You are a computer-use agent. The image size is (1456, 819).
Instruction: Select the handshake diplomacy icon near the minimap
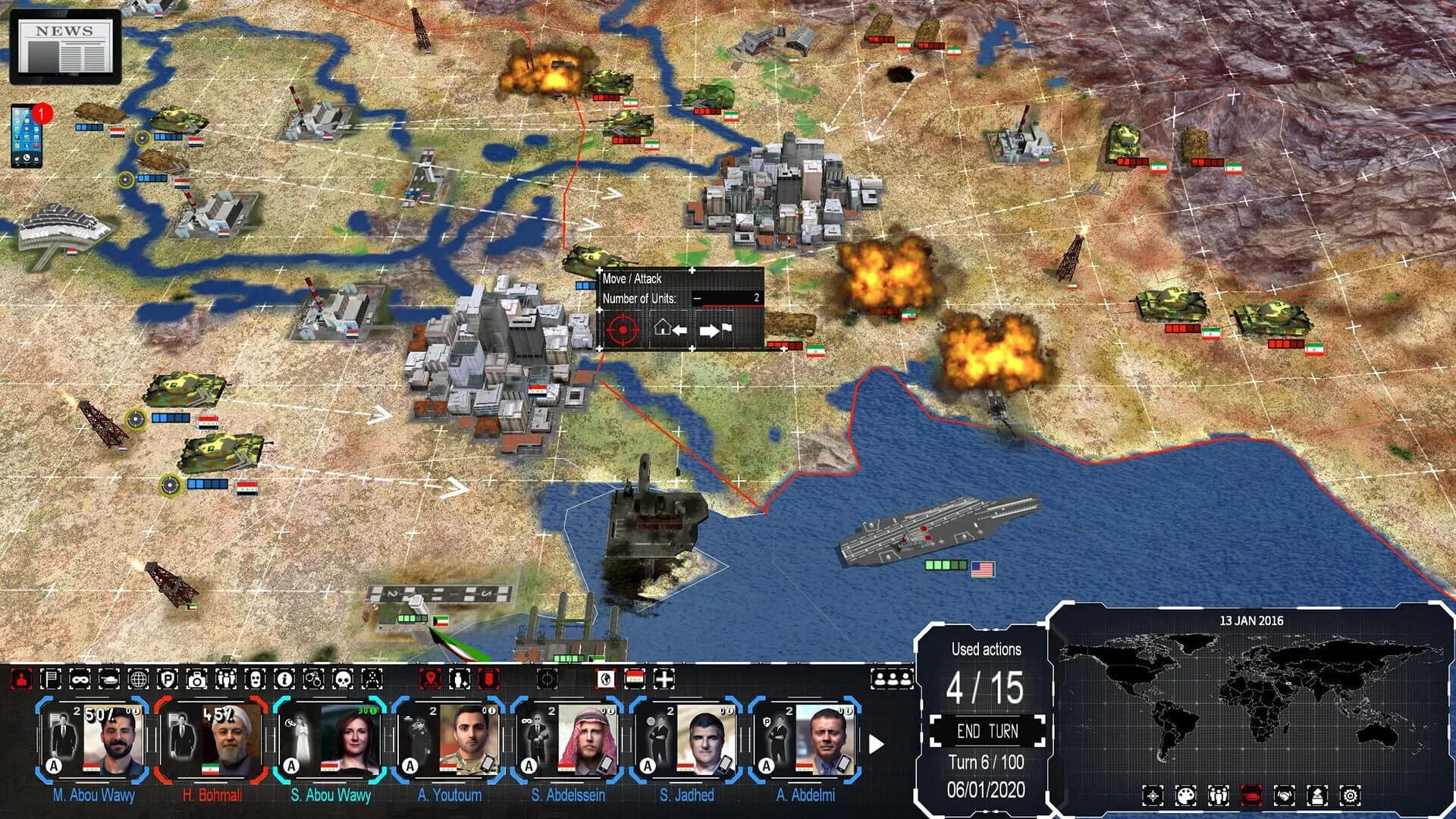point(1284,795)
